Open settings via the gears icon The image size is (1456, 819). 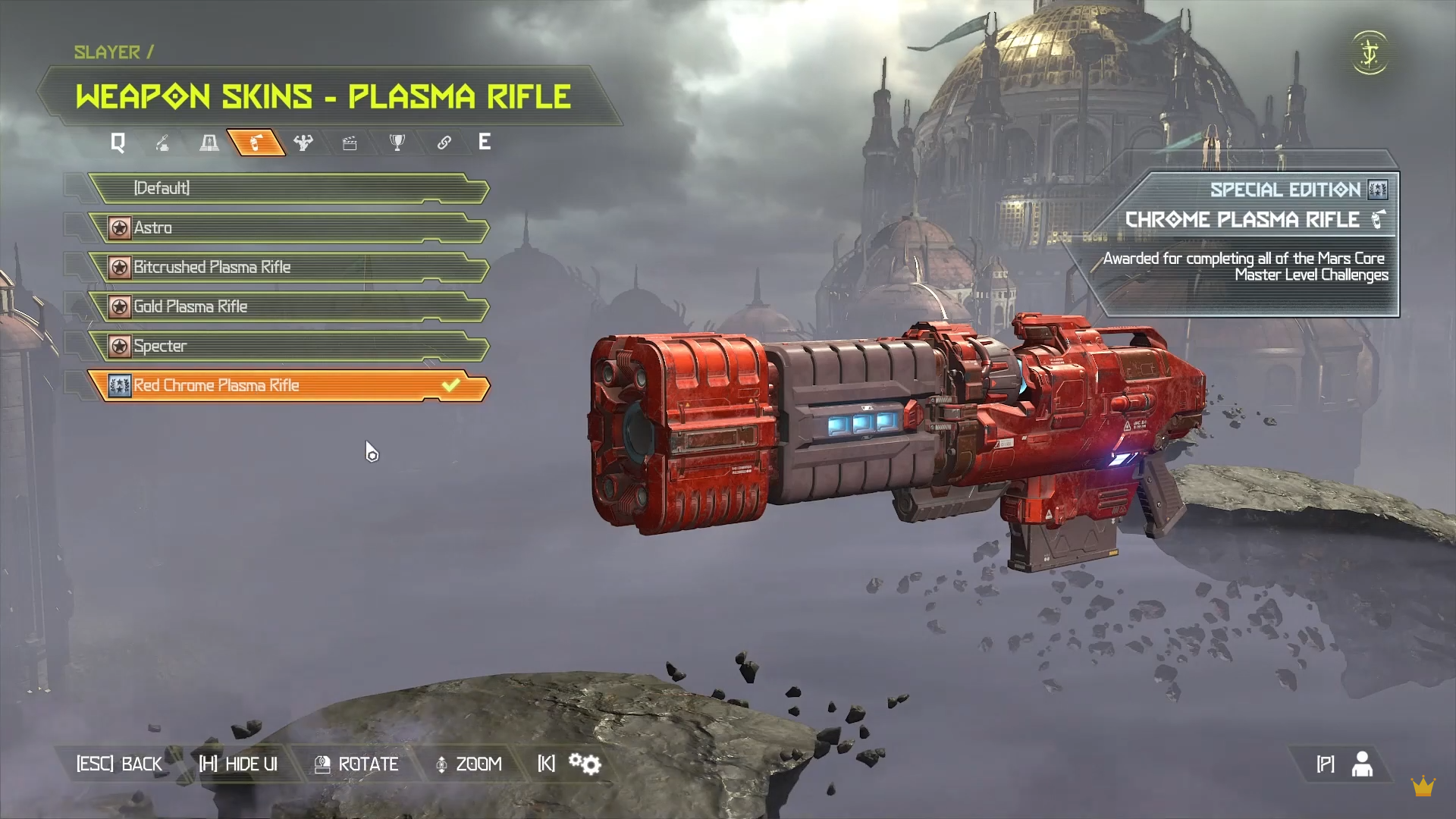[585, 764]
